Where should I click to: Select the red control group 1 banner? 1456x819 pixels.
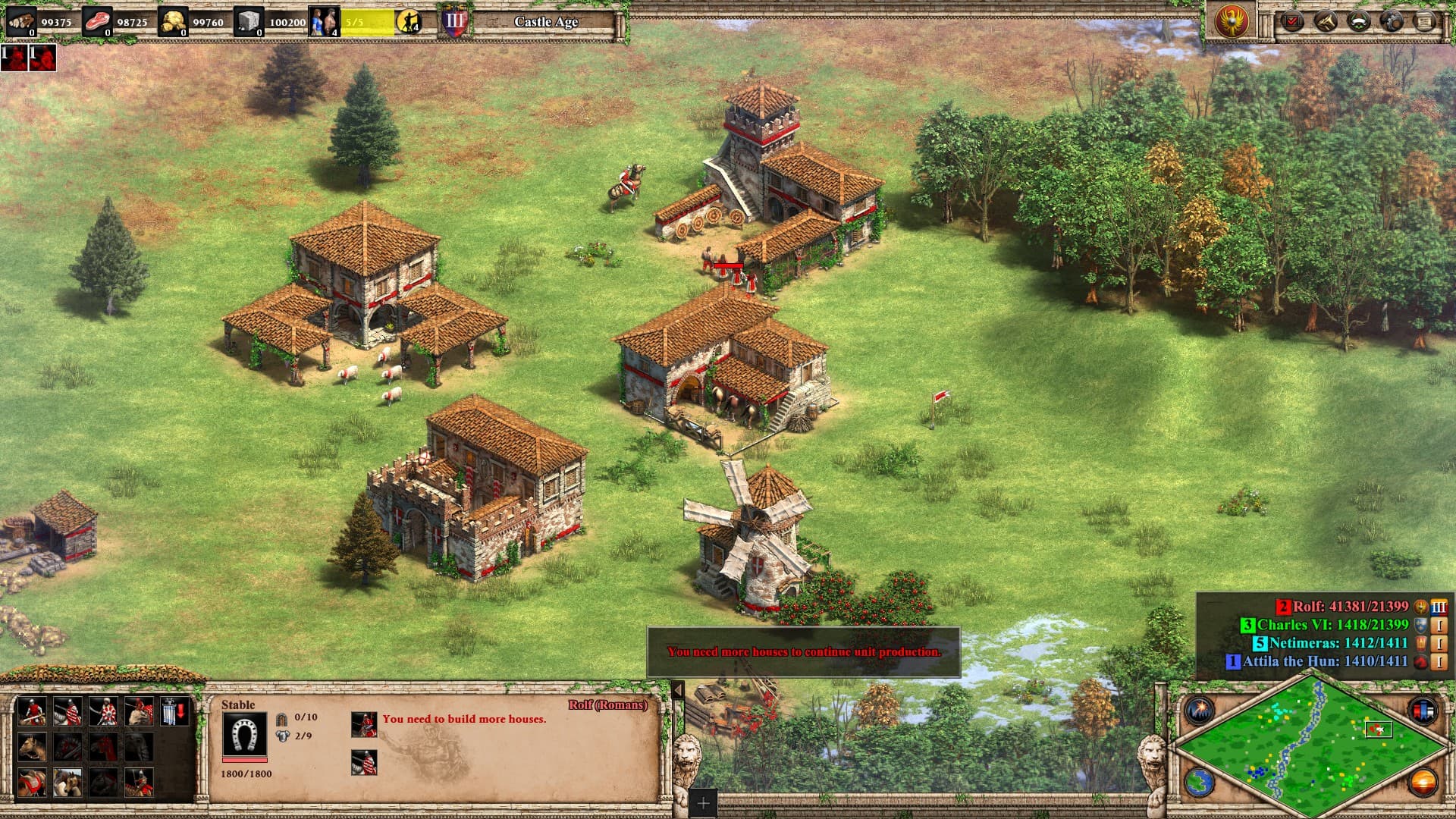click(14, 58)
